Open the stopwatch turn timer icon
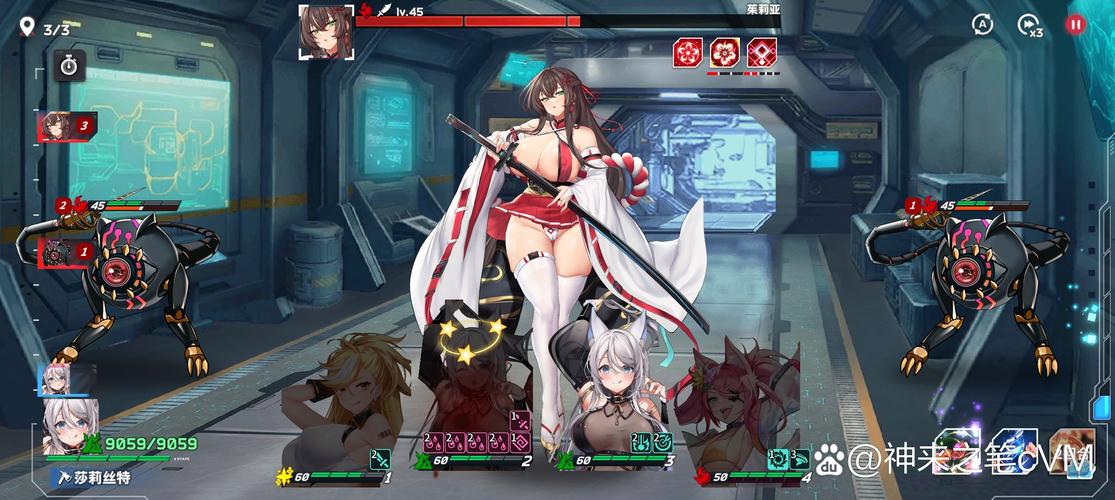1115x500 pixels. tap(69, 65)
